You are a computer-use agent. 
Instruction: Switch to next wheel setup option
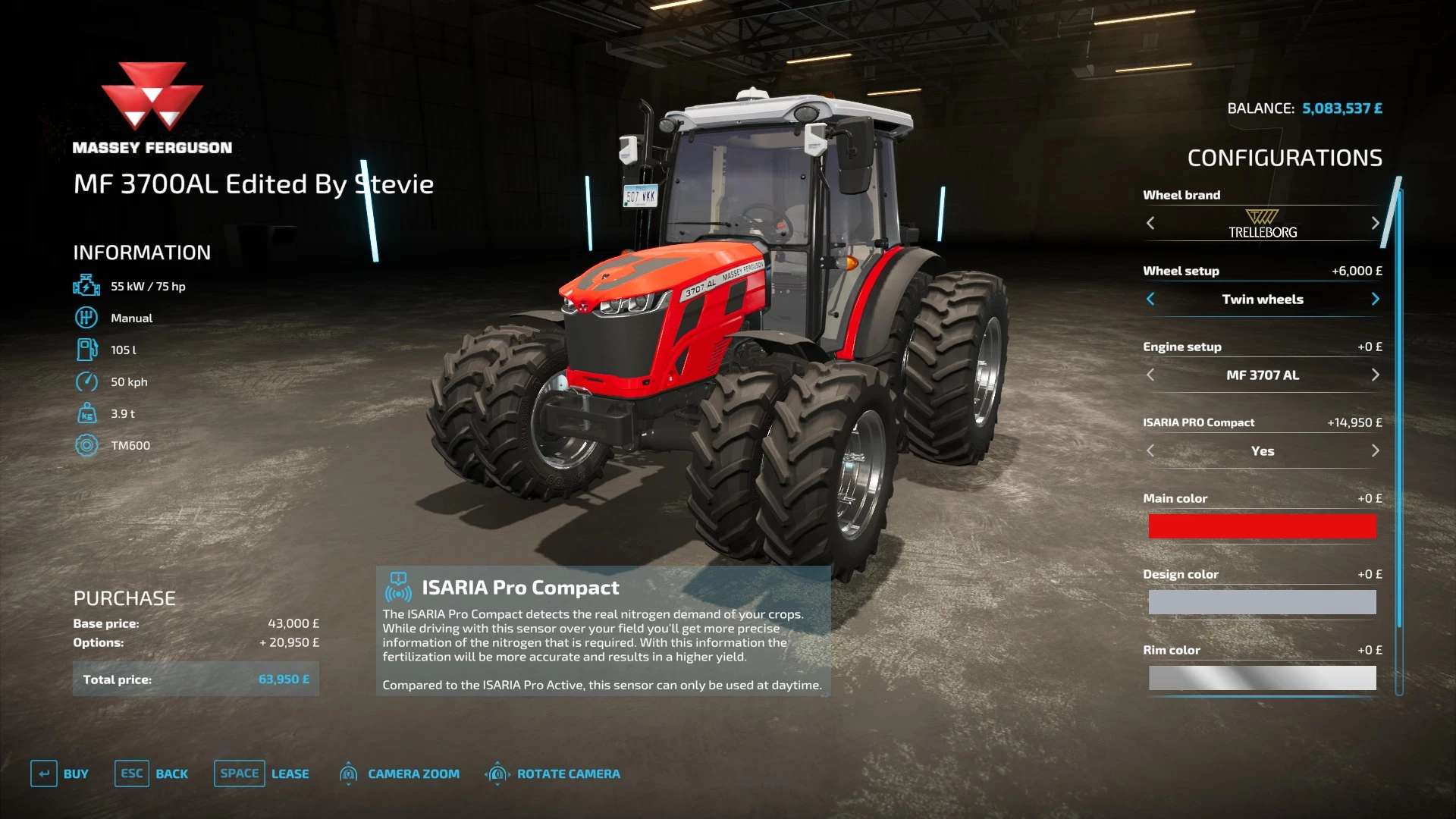pyautogui.click(x=1375, y=299)
